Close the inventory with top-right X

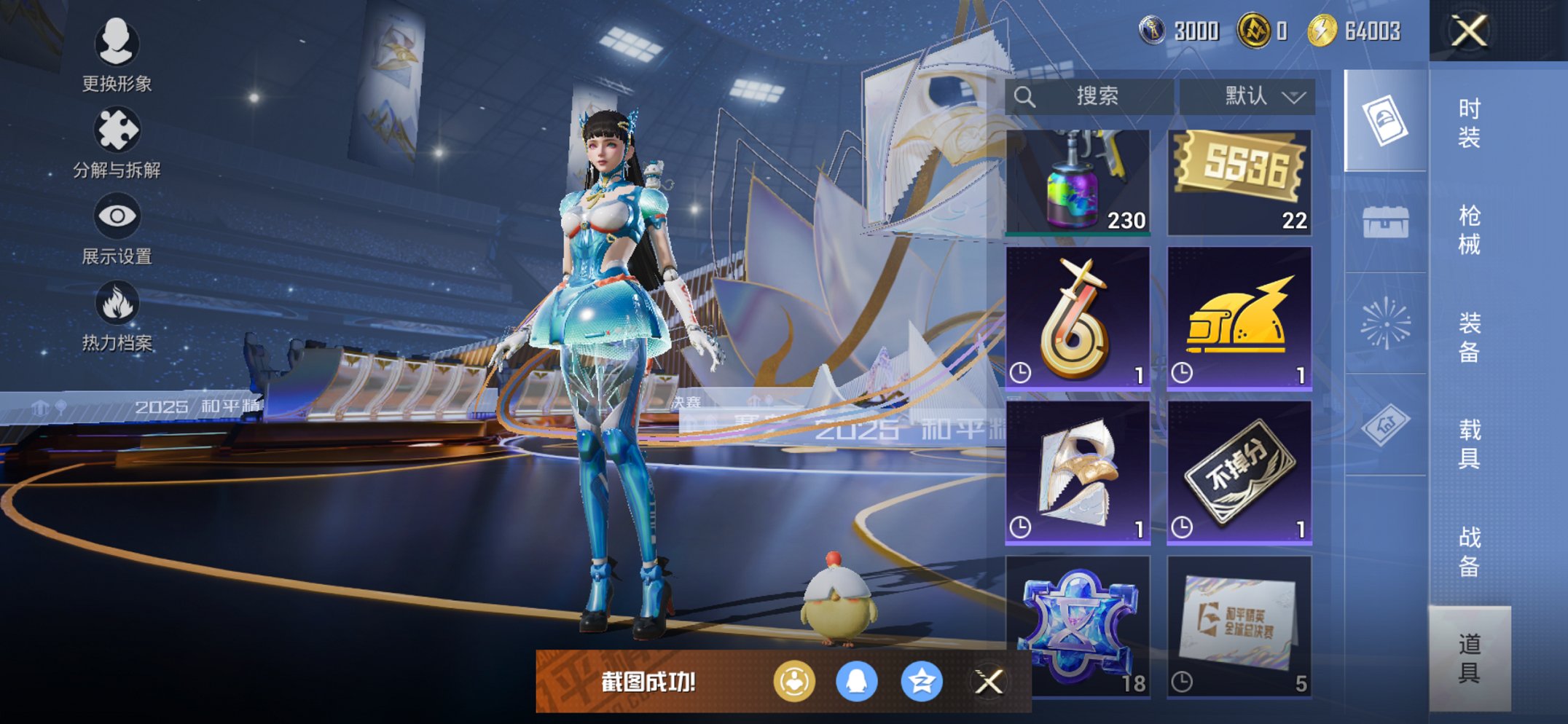[x=1469, y=31]
